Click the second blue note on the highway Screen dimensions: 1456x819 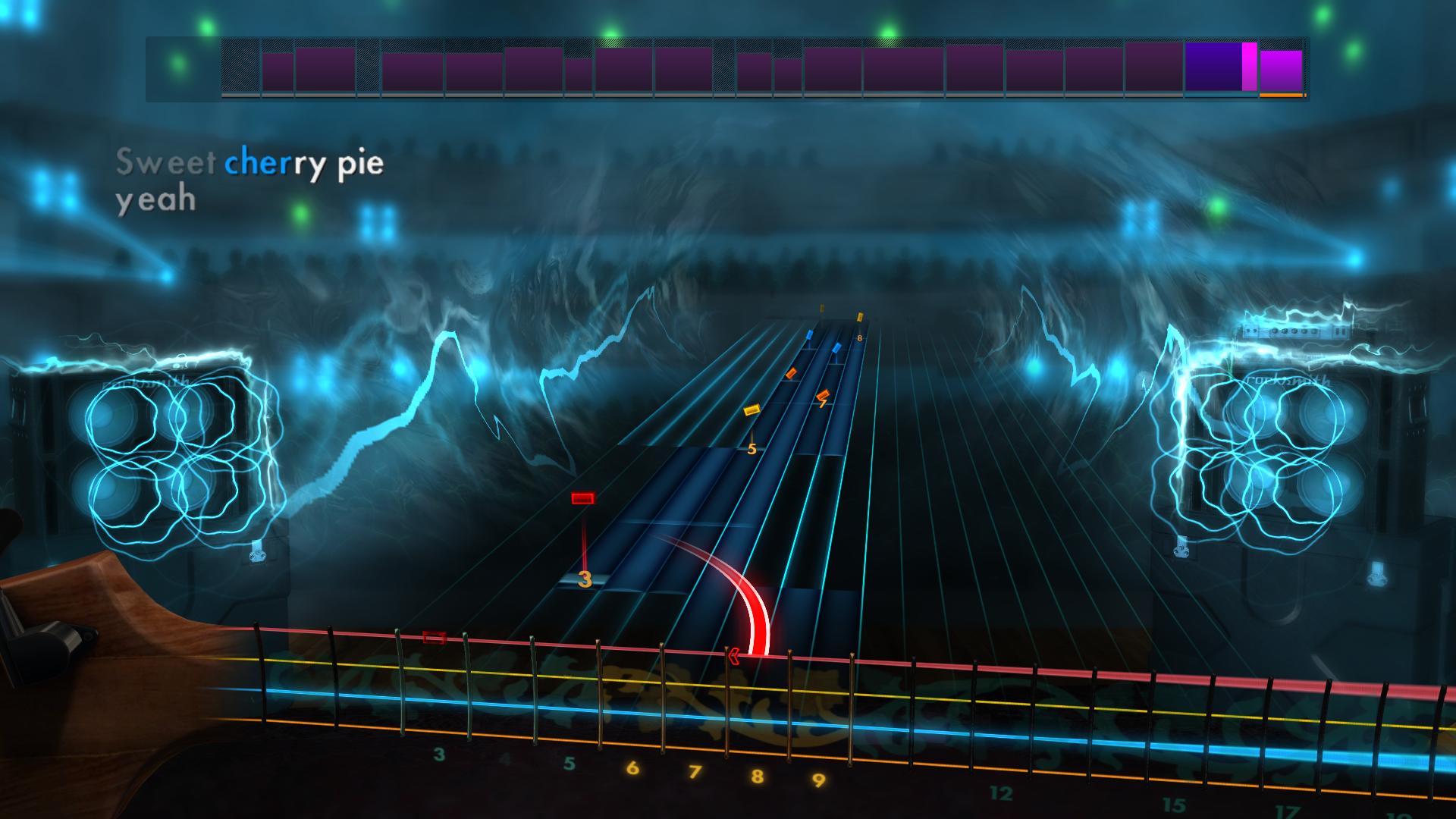836,348
